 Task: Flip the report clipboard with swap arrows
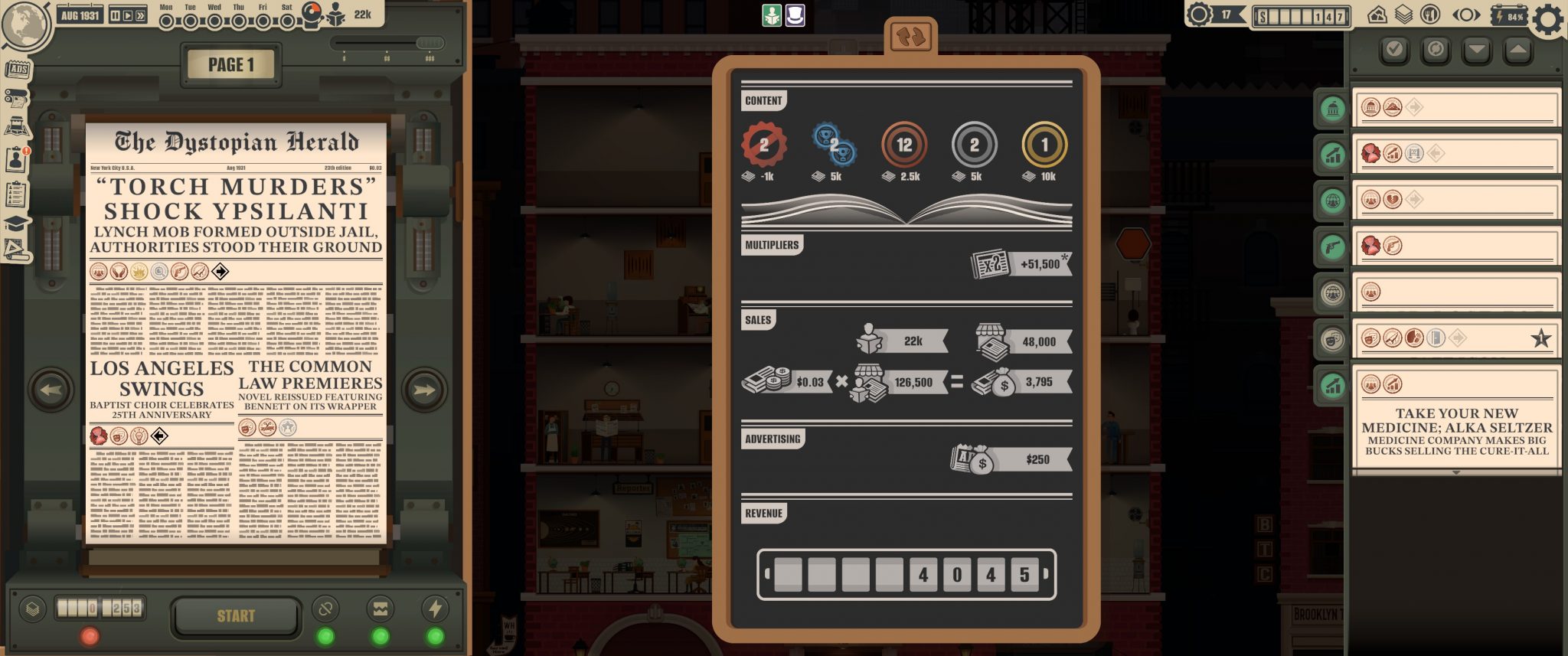click(x=910, y=37)
